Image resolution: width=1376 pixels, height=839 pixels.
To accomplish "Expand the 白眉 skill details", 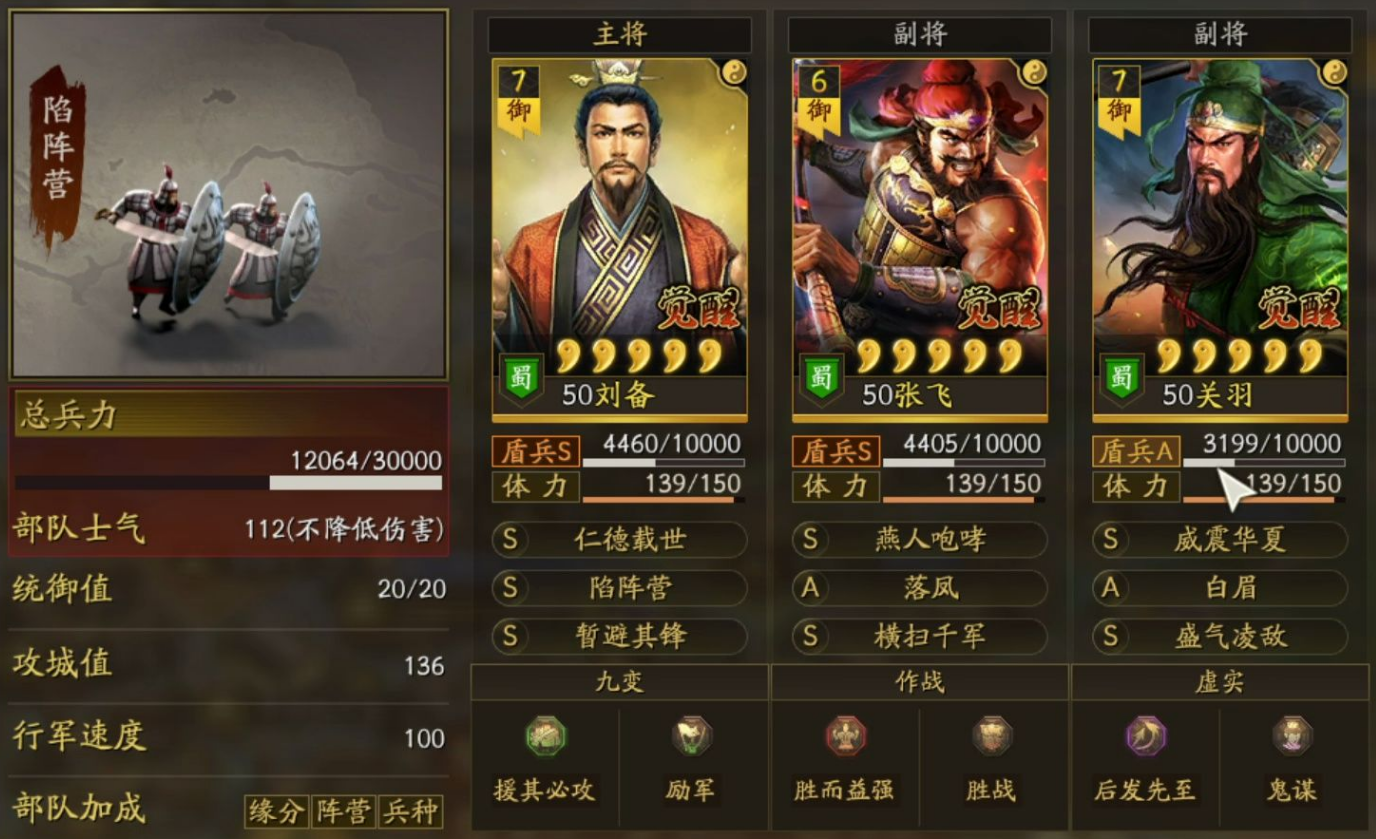I will coord(1219,589).
